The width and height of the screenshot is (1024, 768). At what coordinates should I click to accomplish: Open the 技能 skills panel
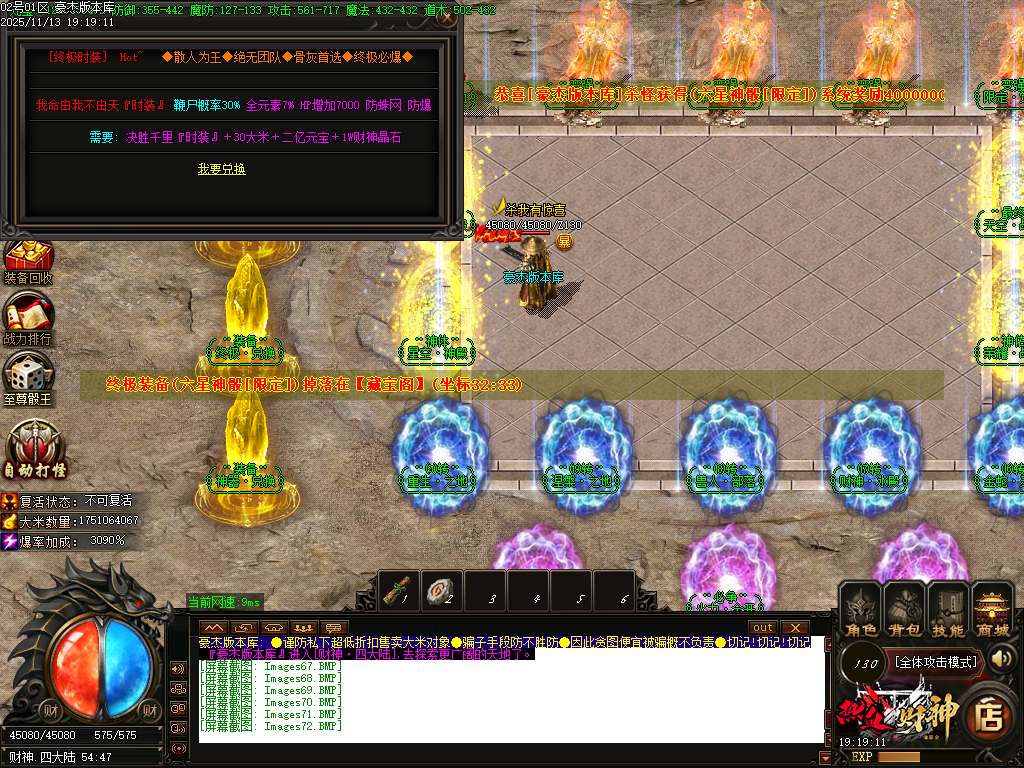[948, 610]
